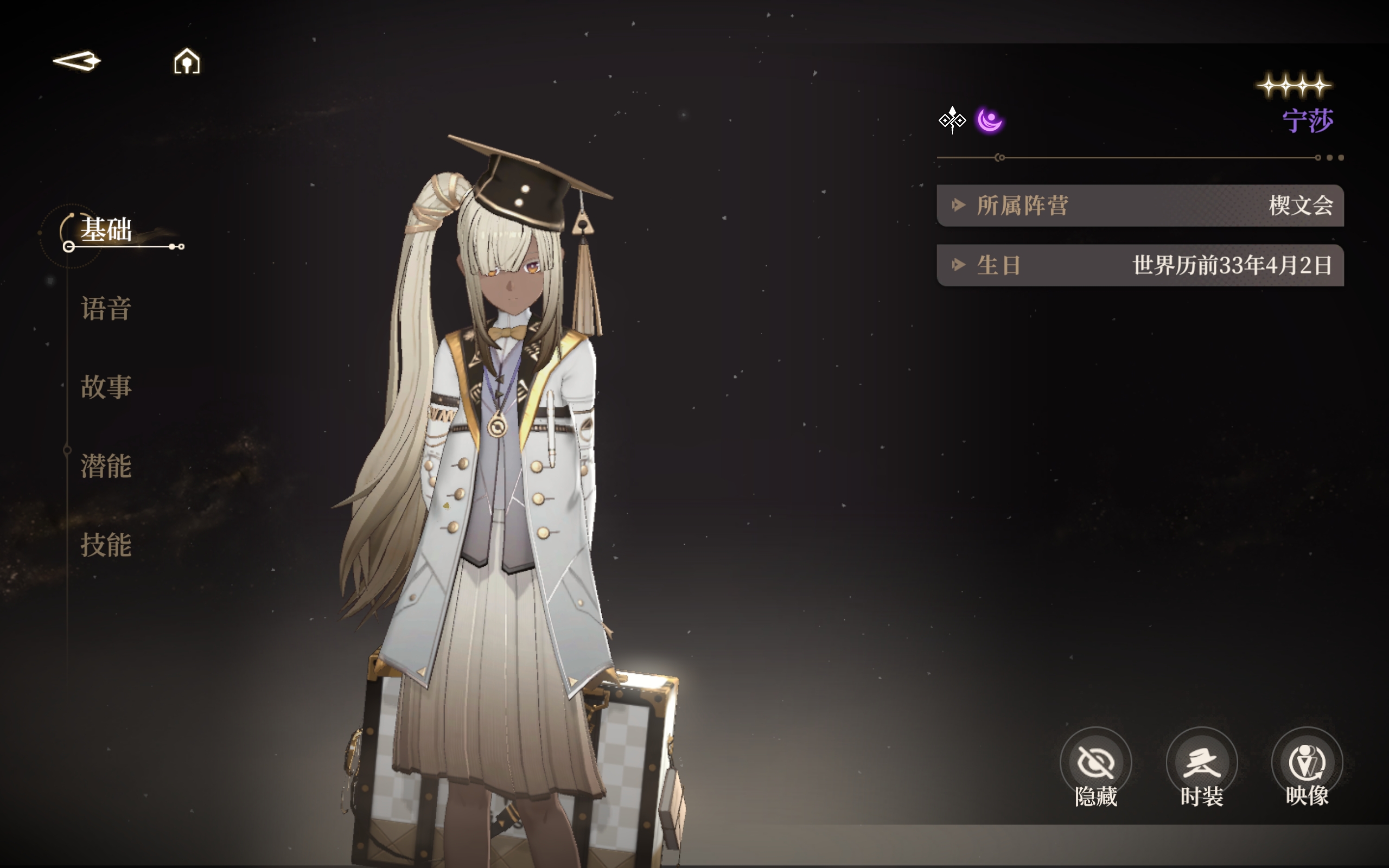Click the white diamond class icon
The height and width of the screenshot is (868, 1389).
952,120
